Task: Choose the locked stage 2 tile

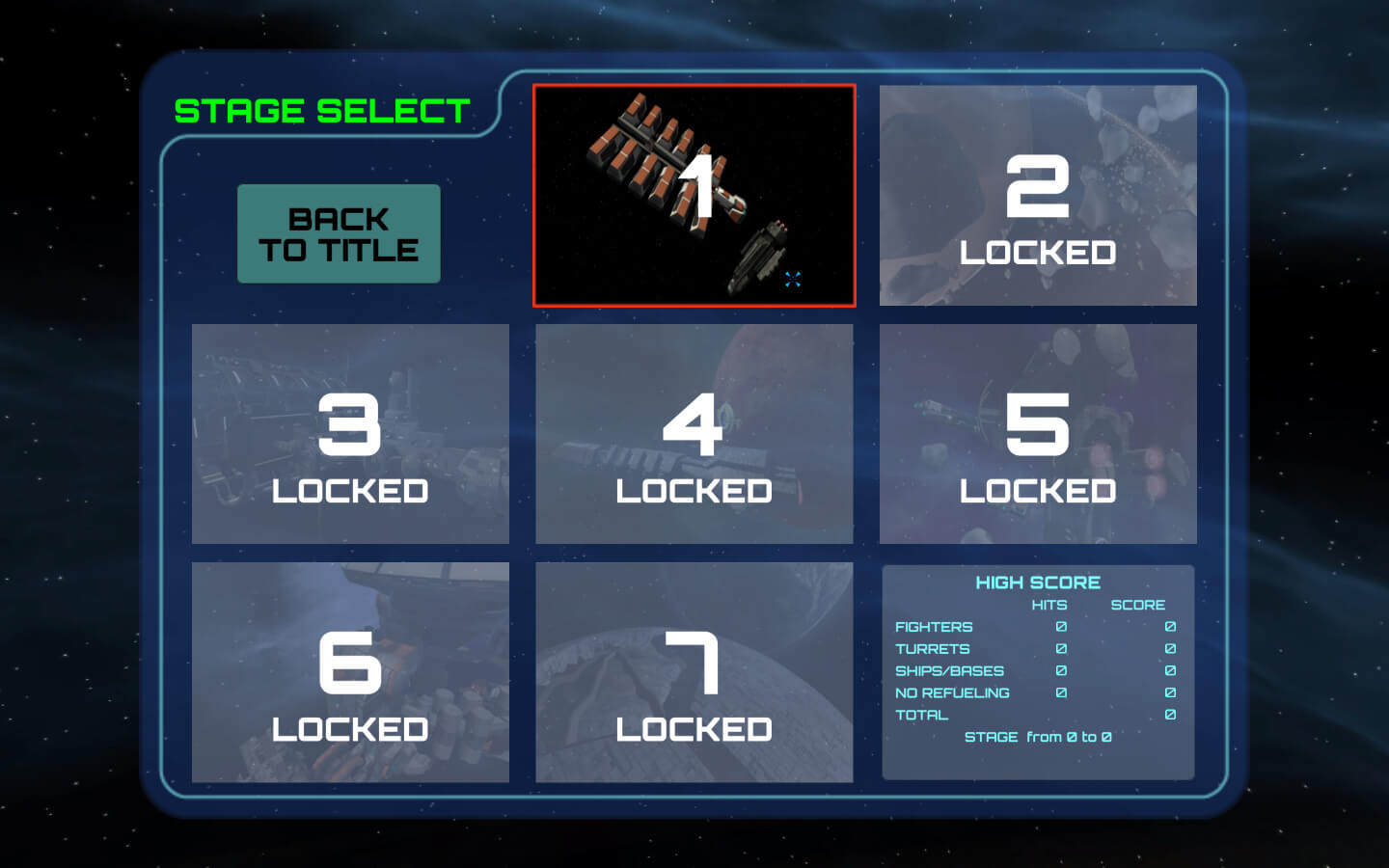Action: 1038,196
